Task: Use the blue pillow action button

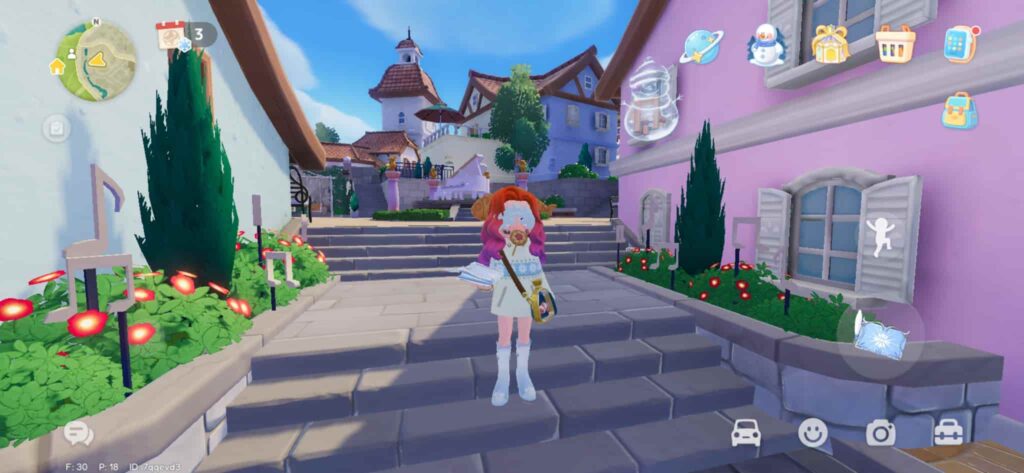Action: [x=882, y=338]
